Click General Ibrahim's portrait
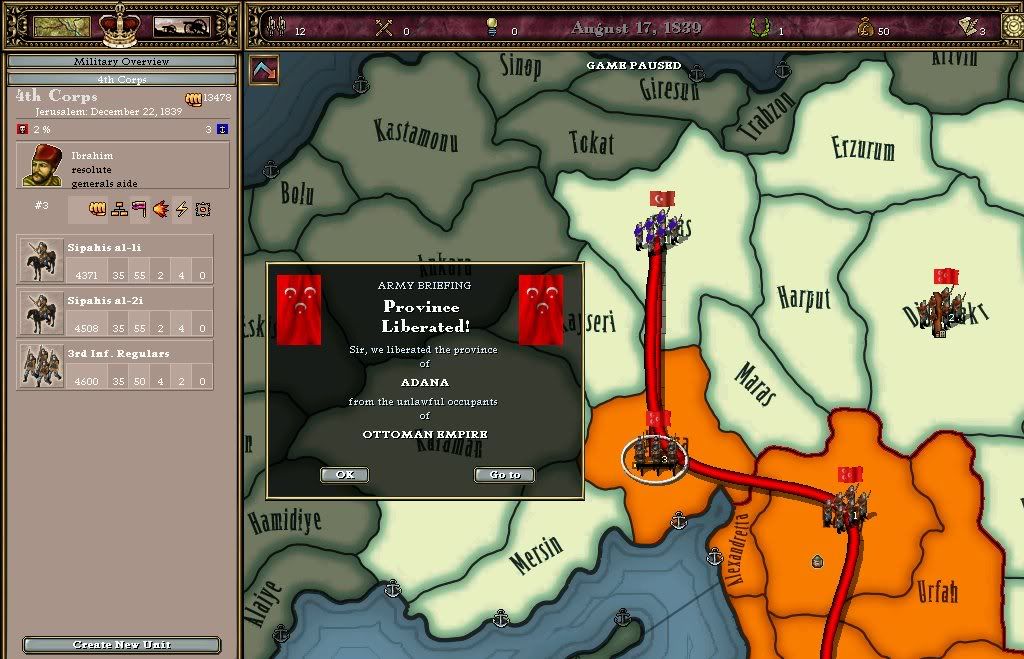 [x=43, y=165]
